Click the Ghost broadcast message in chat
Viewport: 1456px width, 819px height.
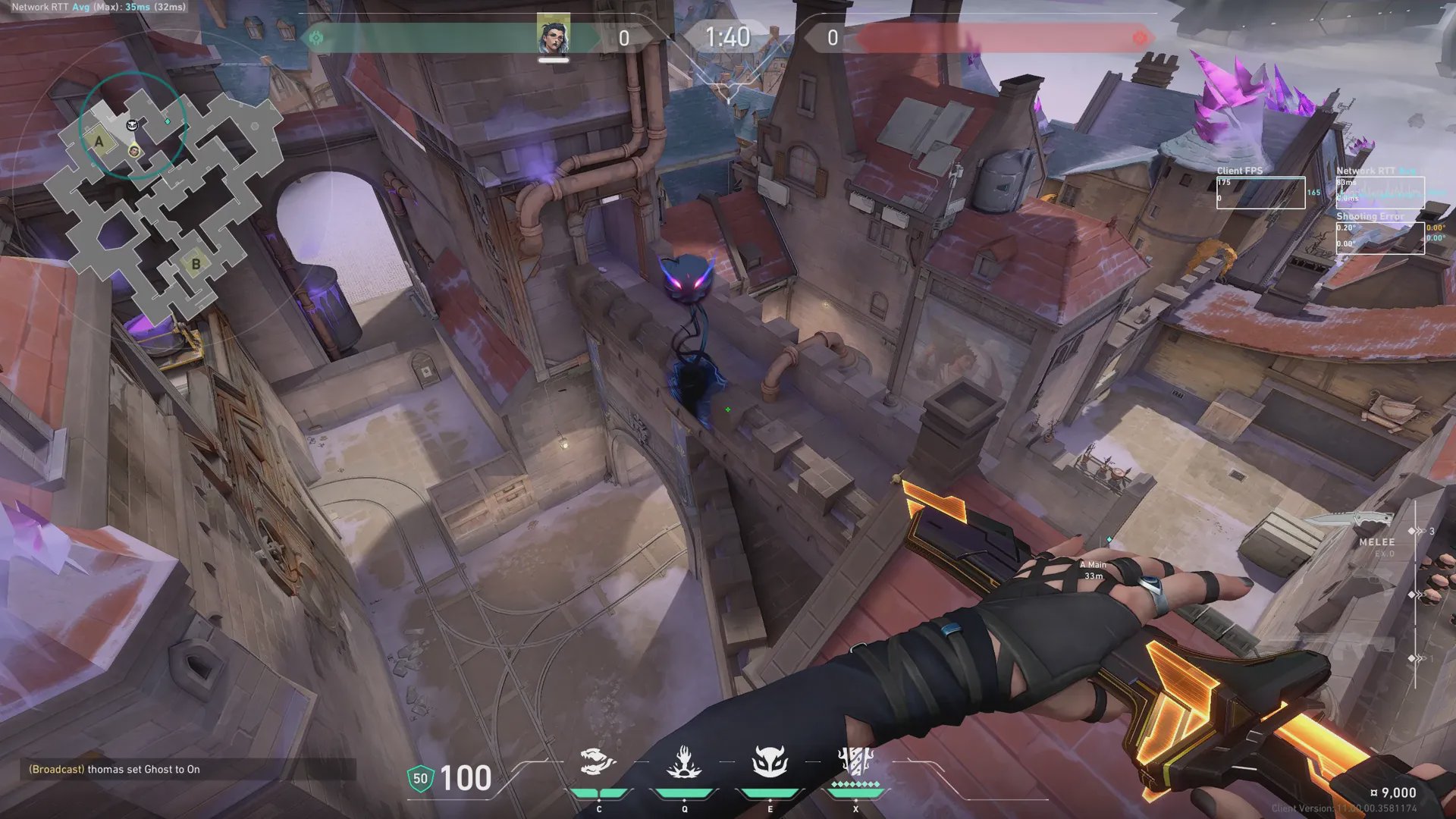tap(115, 769)
